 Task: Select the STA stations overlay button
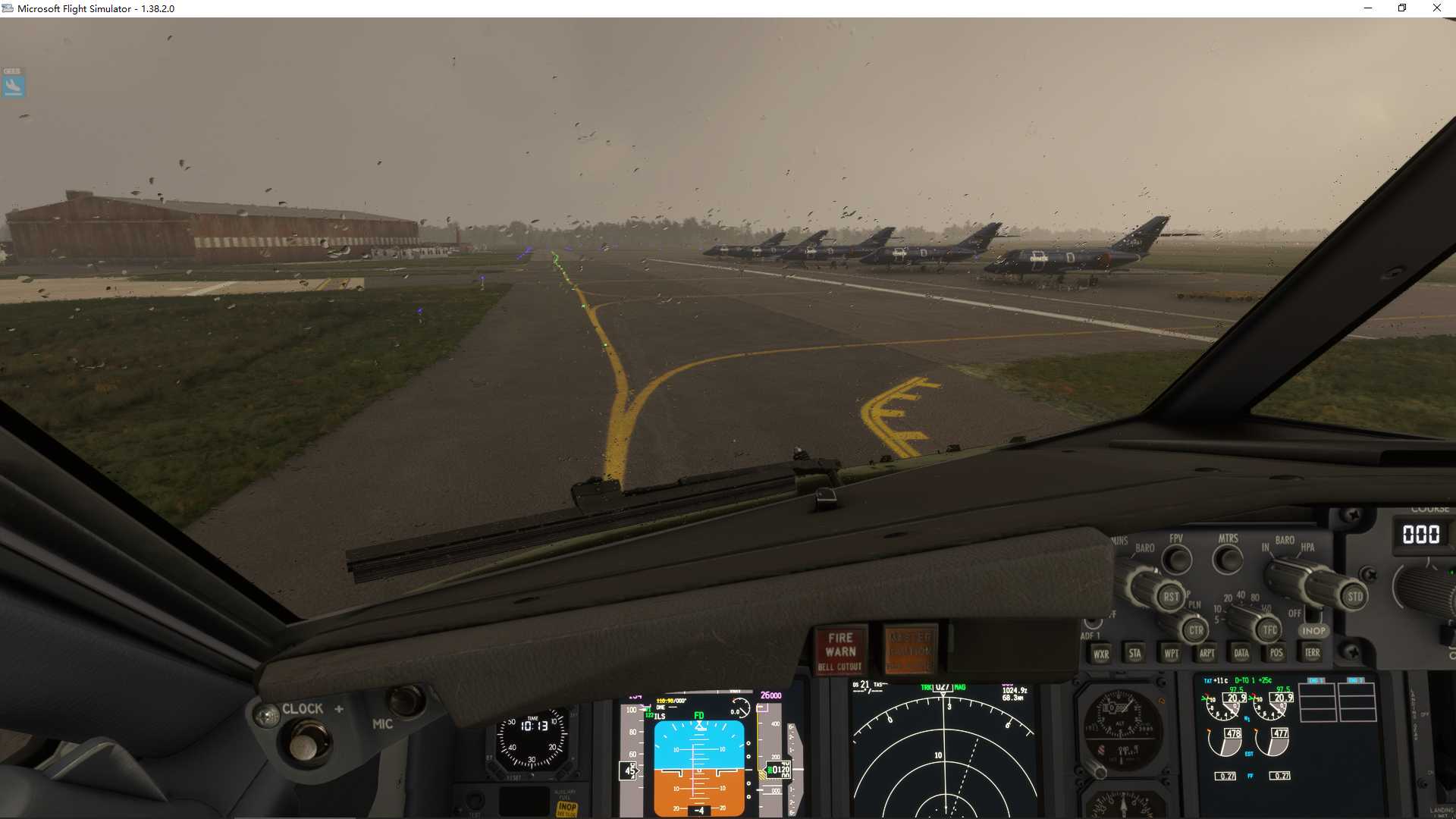click(x=1135, y=653)
